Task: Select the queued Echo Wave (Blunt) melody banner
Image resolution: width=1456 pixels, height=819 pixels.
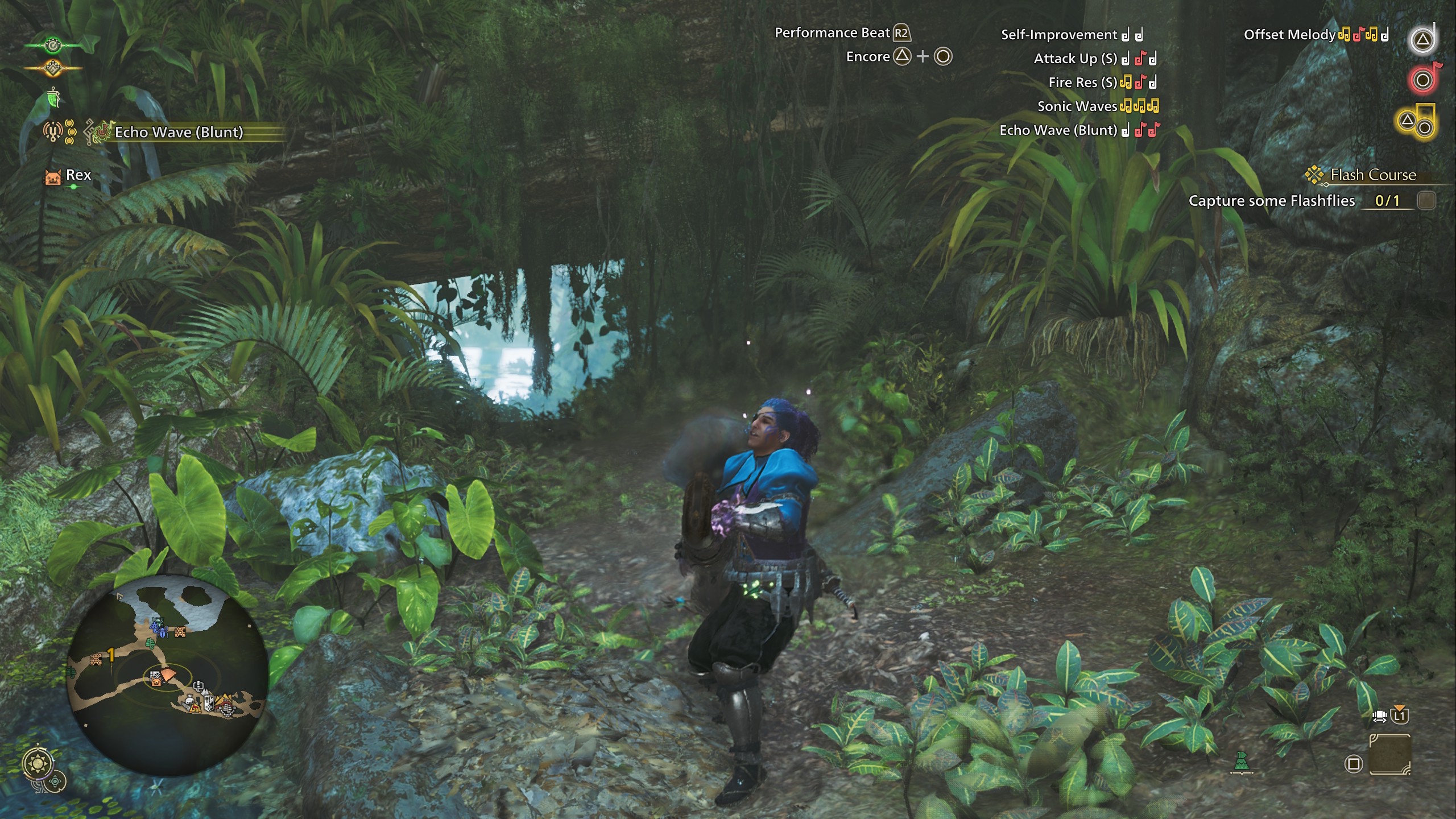Action: coord(179,133)
